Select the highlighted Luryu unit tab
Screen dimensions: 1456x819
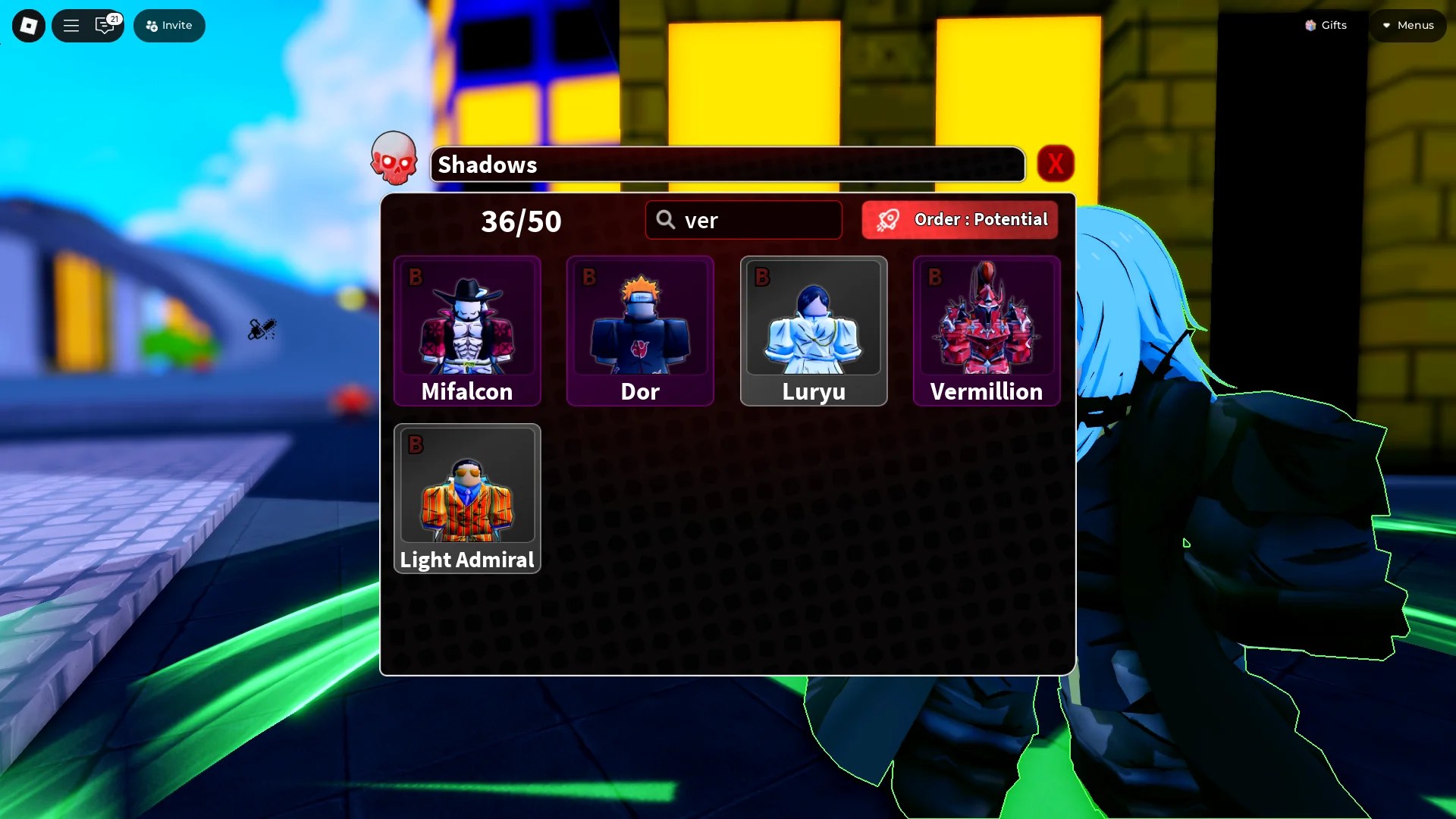(x=812, y=331)
